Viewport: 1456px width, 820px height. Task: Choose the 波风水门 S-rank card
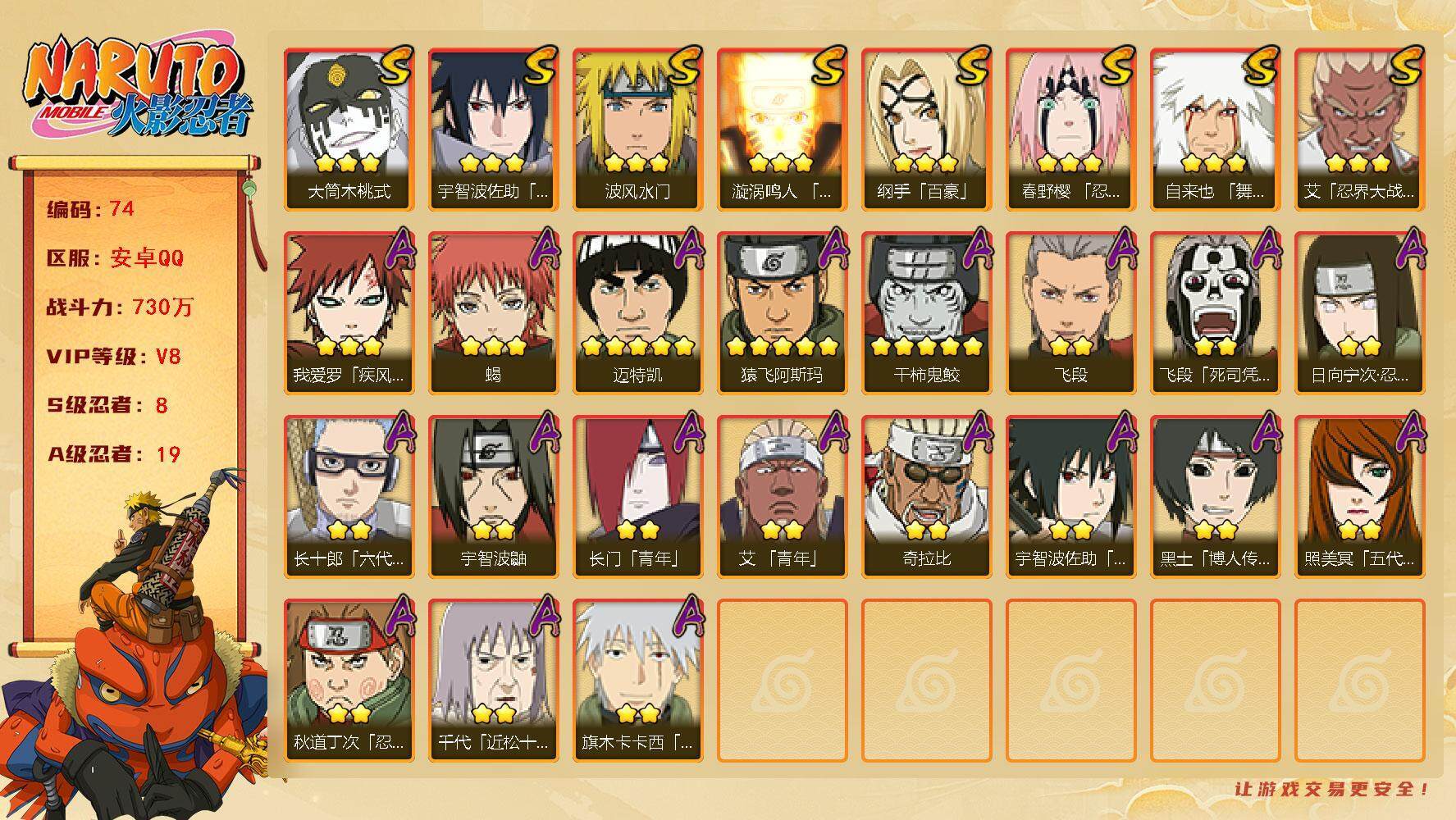tap(637, 129)
